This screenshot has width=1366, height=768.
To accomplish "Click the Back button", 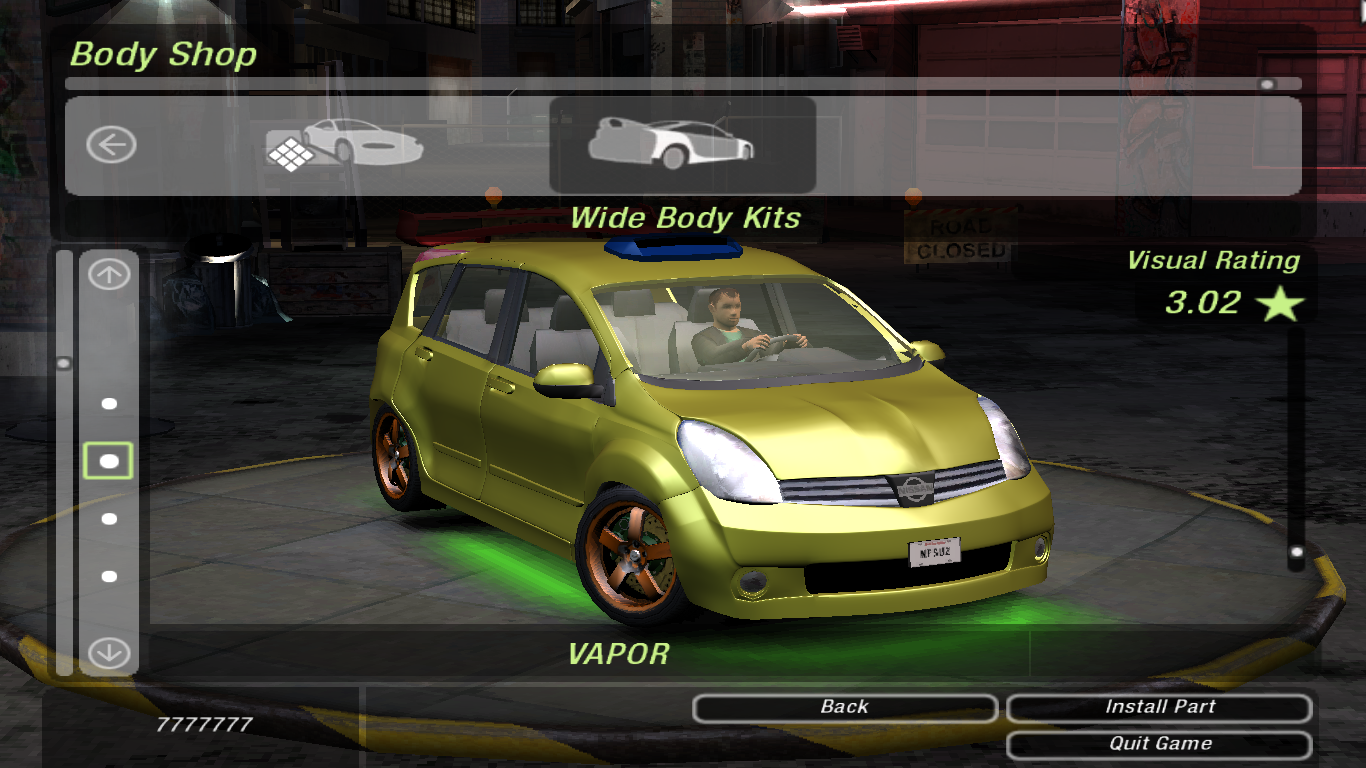I will tap(844, 707).
